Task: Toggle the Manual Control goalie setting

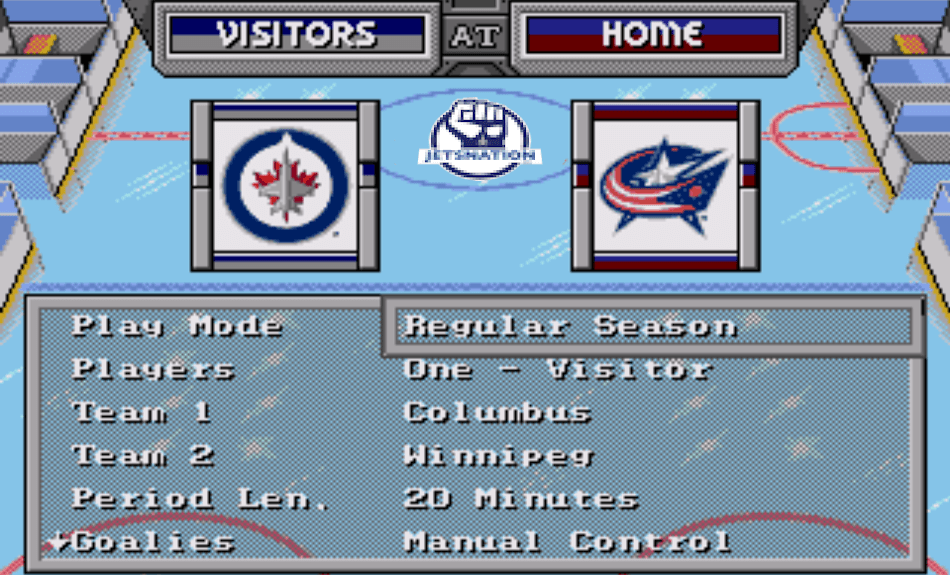Action: [567, 542]
